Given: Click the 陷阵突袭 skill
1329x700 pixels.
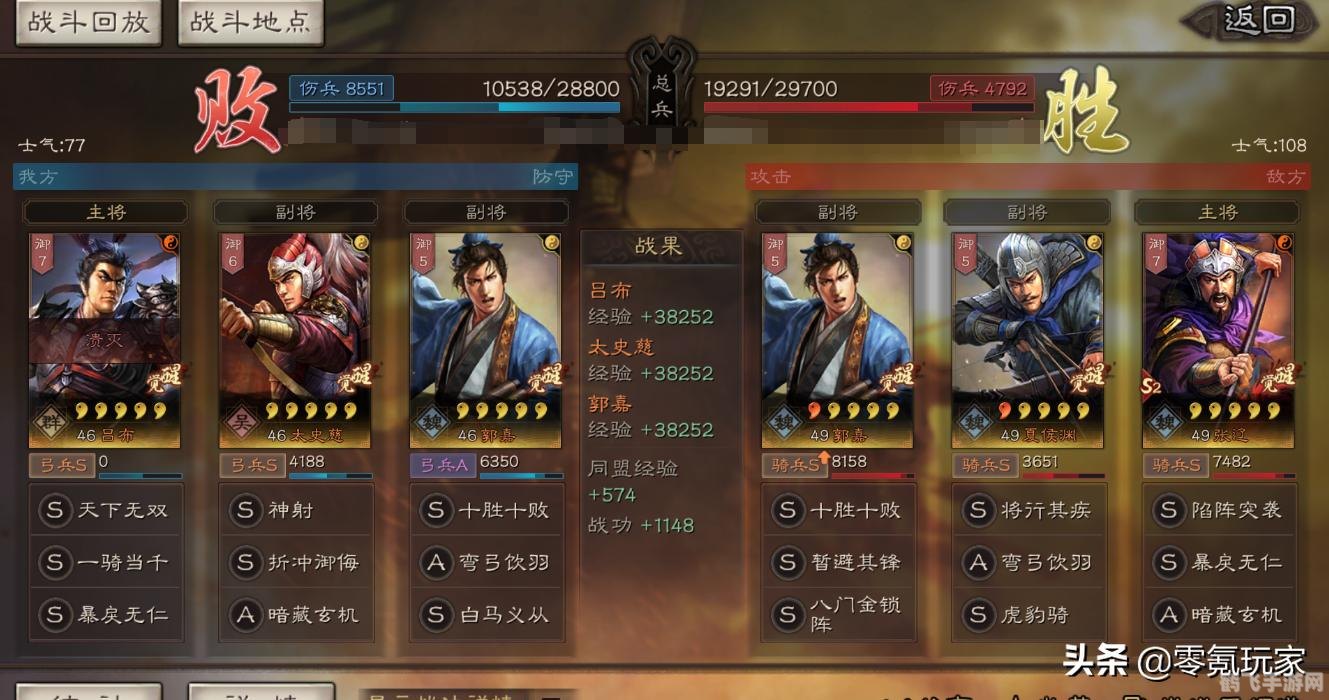Looking at the screenshot, I should click(x=1217, y=510).
